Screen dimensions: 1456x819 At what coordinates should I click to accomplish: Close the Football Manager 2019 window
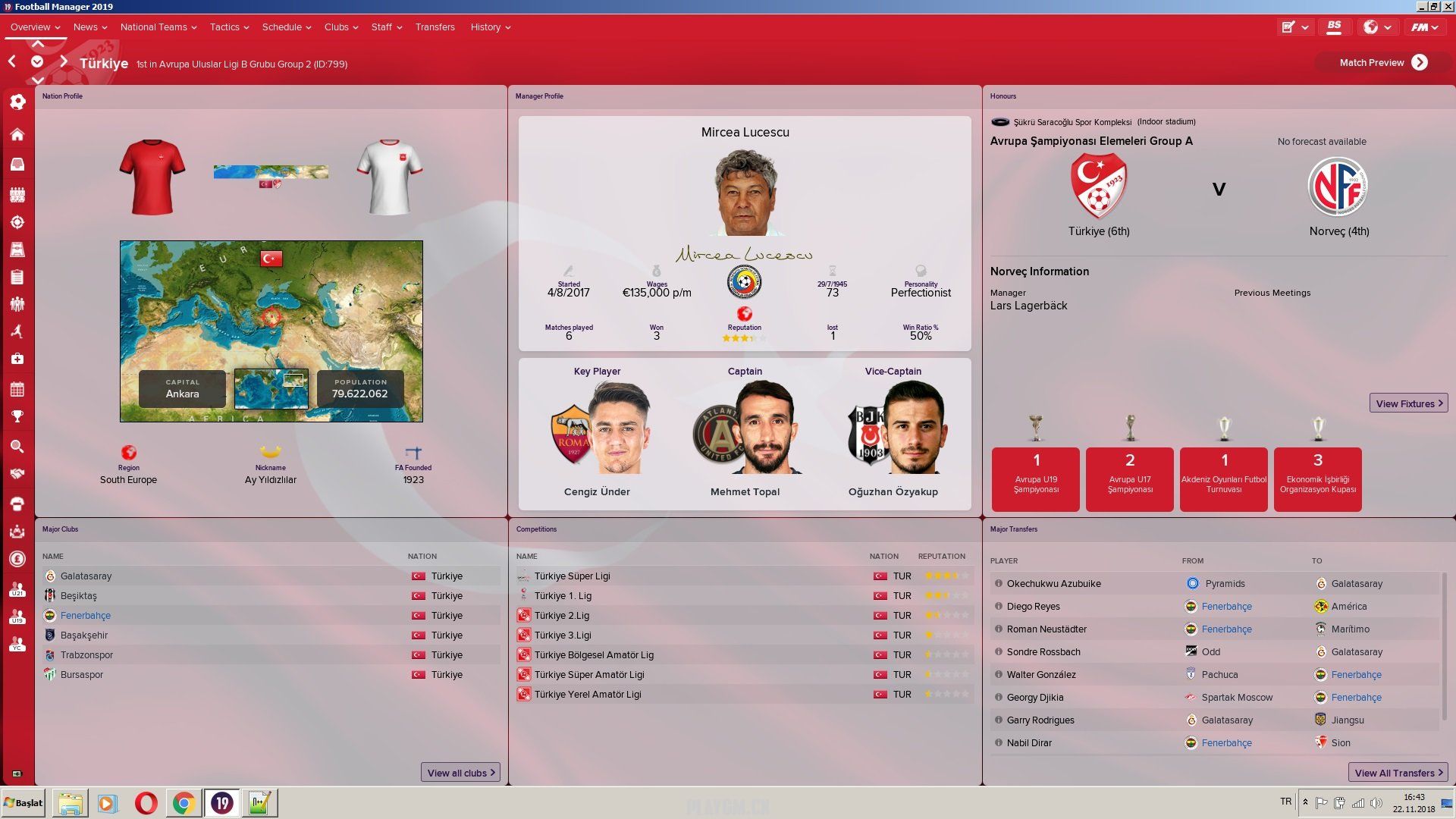[1447, 7]
